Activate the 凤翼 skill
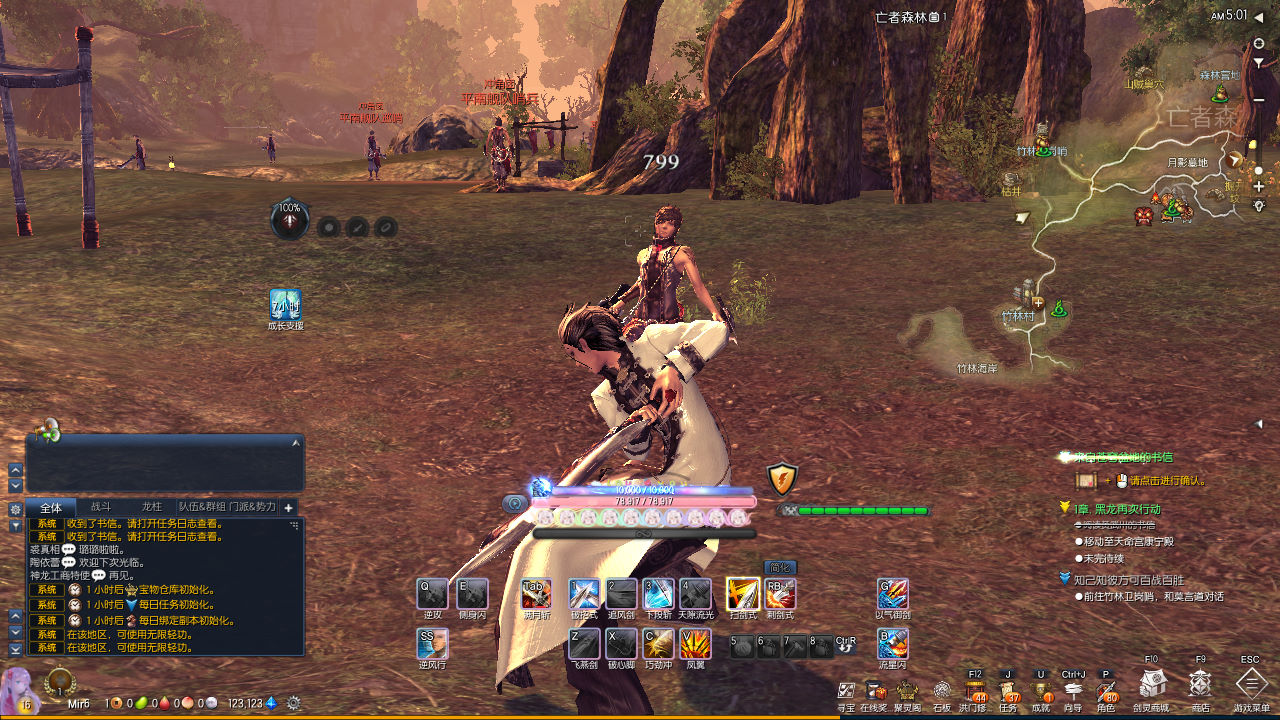This screenshot has width=1280, height=720. [695, 643]
